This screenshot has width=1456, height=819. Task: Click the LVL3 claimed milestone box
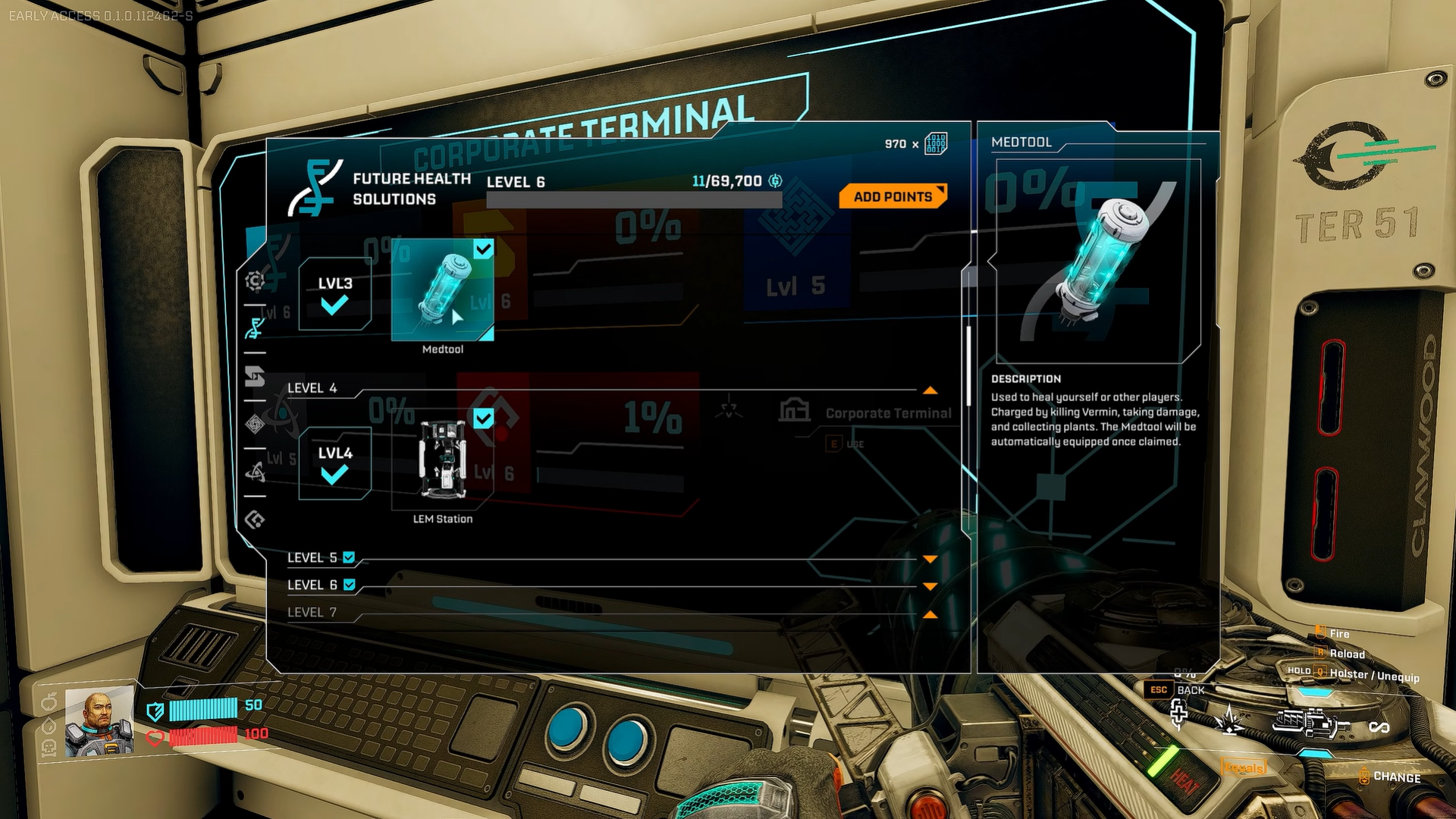pos(334,294)
